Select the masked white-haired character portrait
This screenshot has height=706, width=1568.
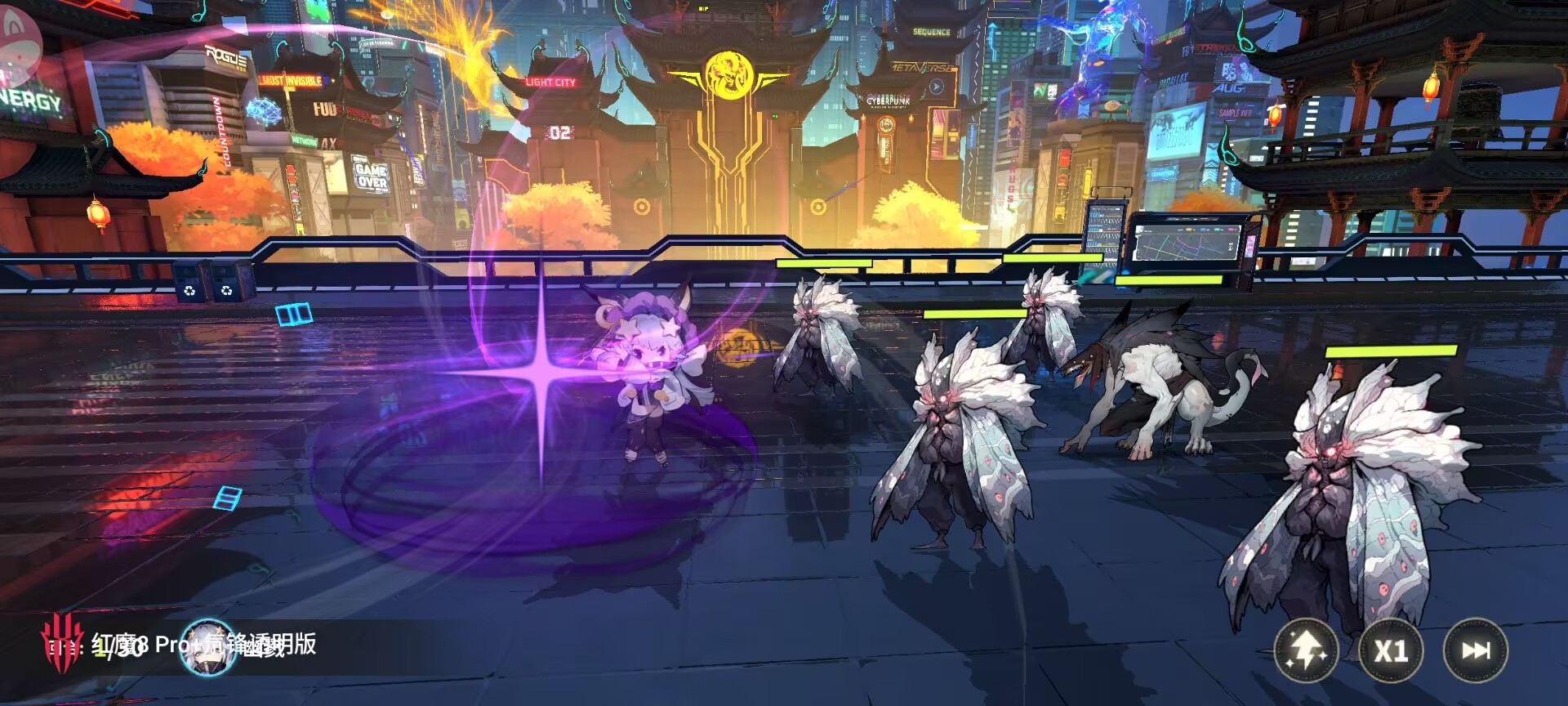coord(207,647)
